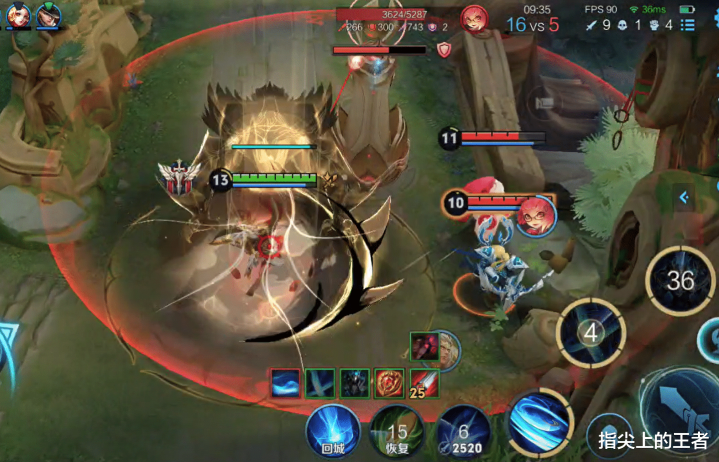Select the dark armored figure equipment slot
Screen dimensions: 719x462
(354, 383)
